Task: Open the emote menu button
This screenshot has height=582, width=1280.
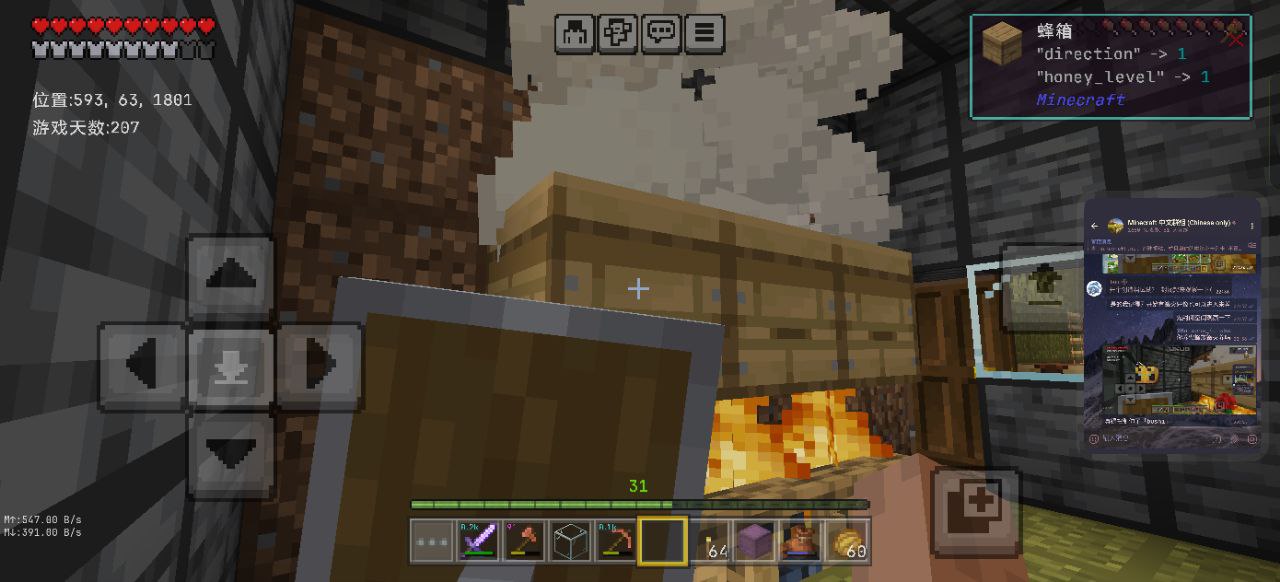Action: coord(618,33)
